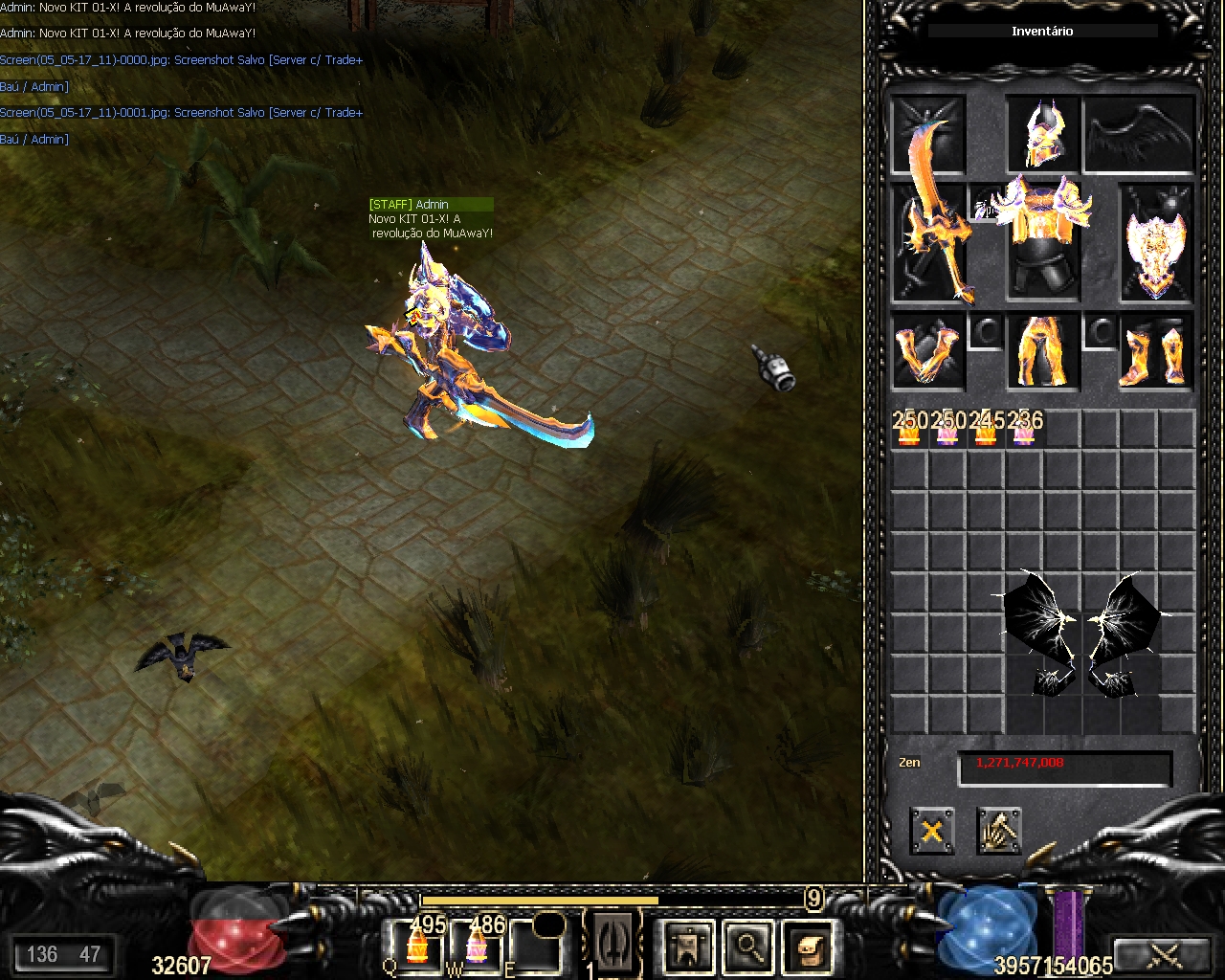Screen dimensions: 1225x980
Task: Click the scroll icon button on the bar
Action: [x=808, y=947]
